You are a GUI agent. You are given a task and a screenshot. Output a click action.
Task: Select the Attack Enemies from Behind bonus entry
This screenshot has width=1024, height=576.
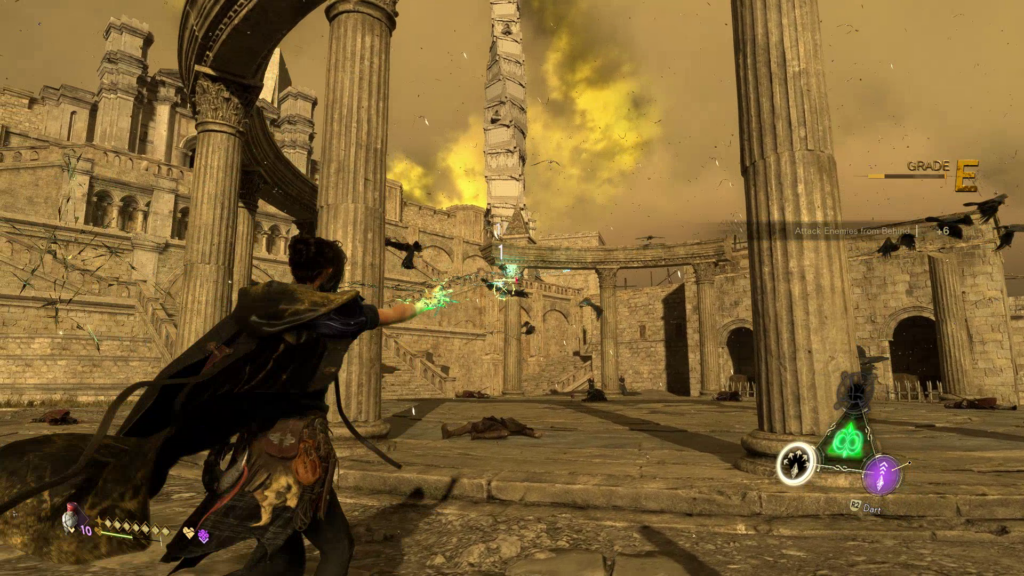(858, 231)
